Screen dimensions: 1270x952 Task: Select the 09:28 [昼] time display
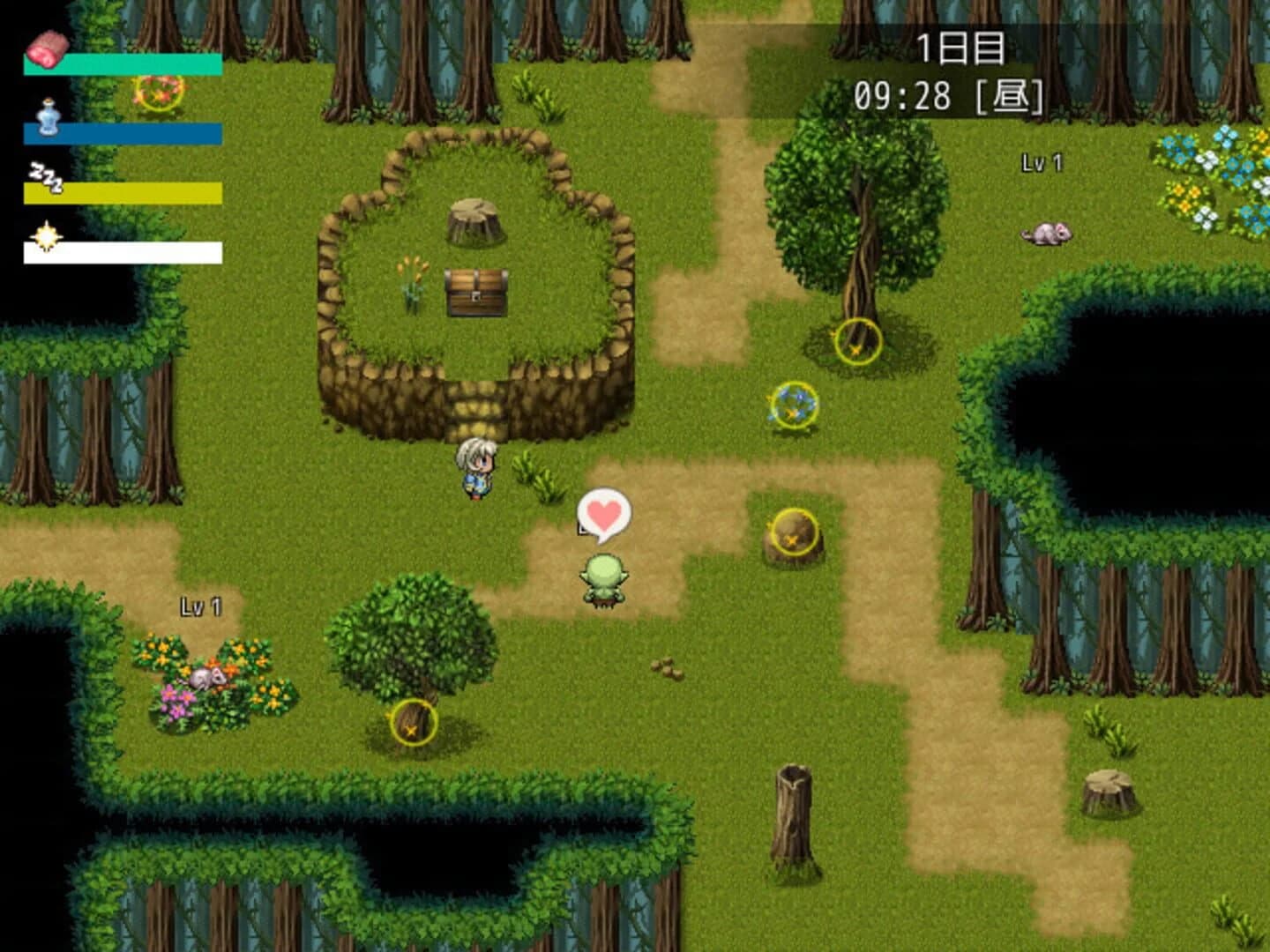point(950,94)
